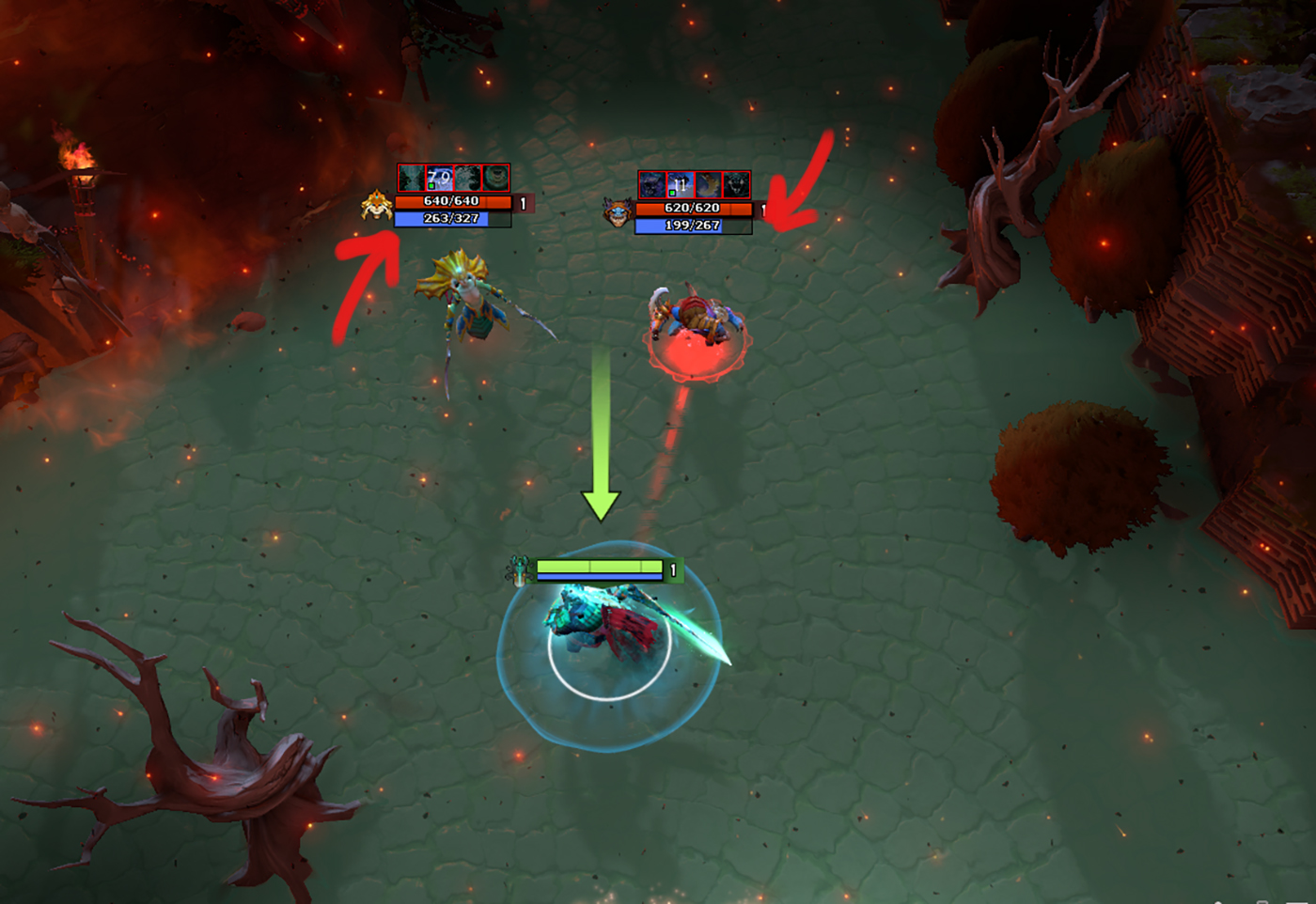This screenshot has width=1316, height=904.
Task: Click Slark's golden fin ability icon
Action: 708,184
